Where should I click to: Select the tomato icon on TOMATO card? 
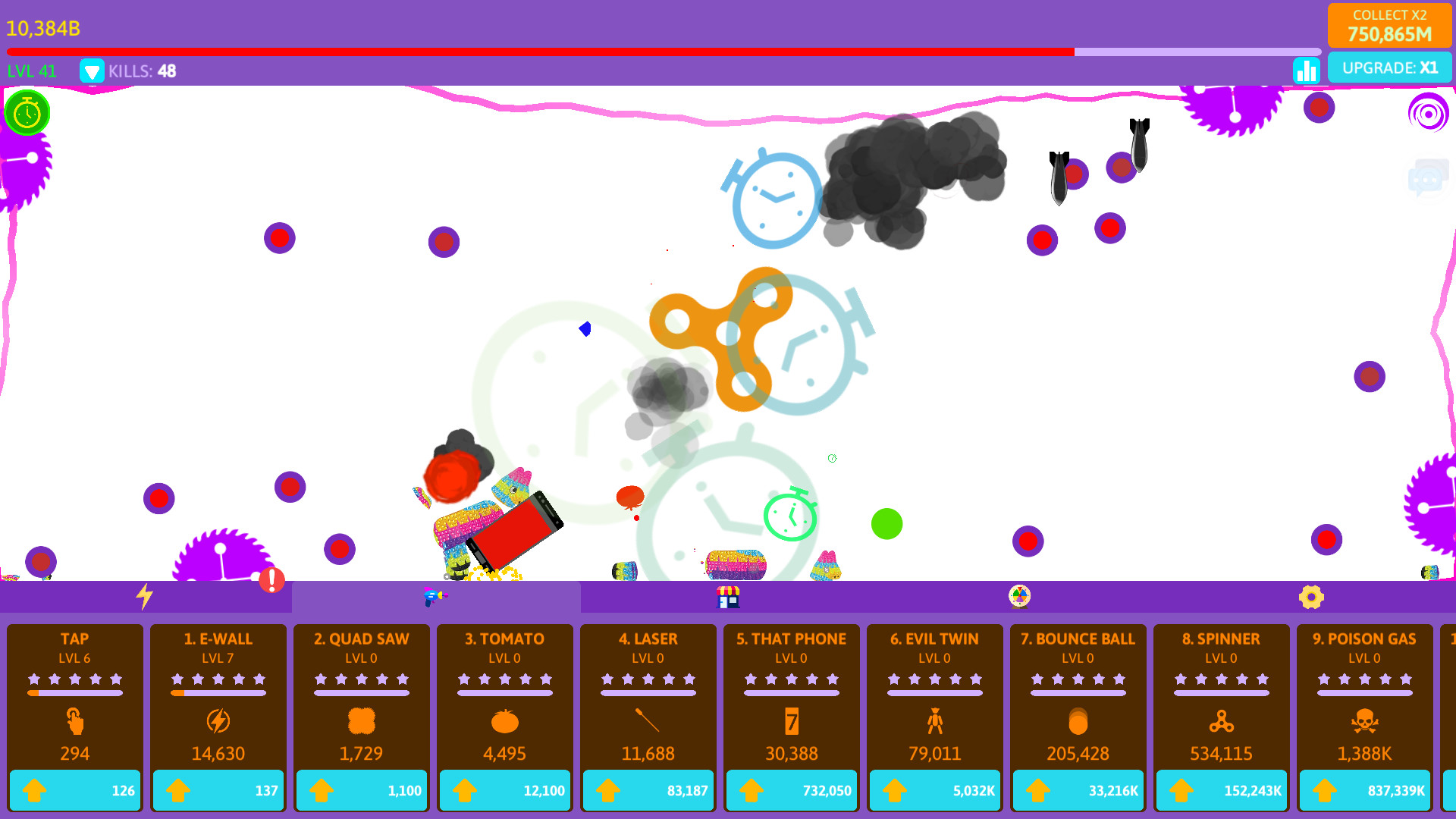click(x=504, y=721)
